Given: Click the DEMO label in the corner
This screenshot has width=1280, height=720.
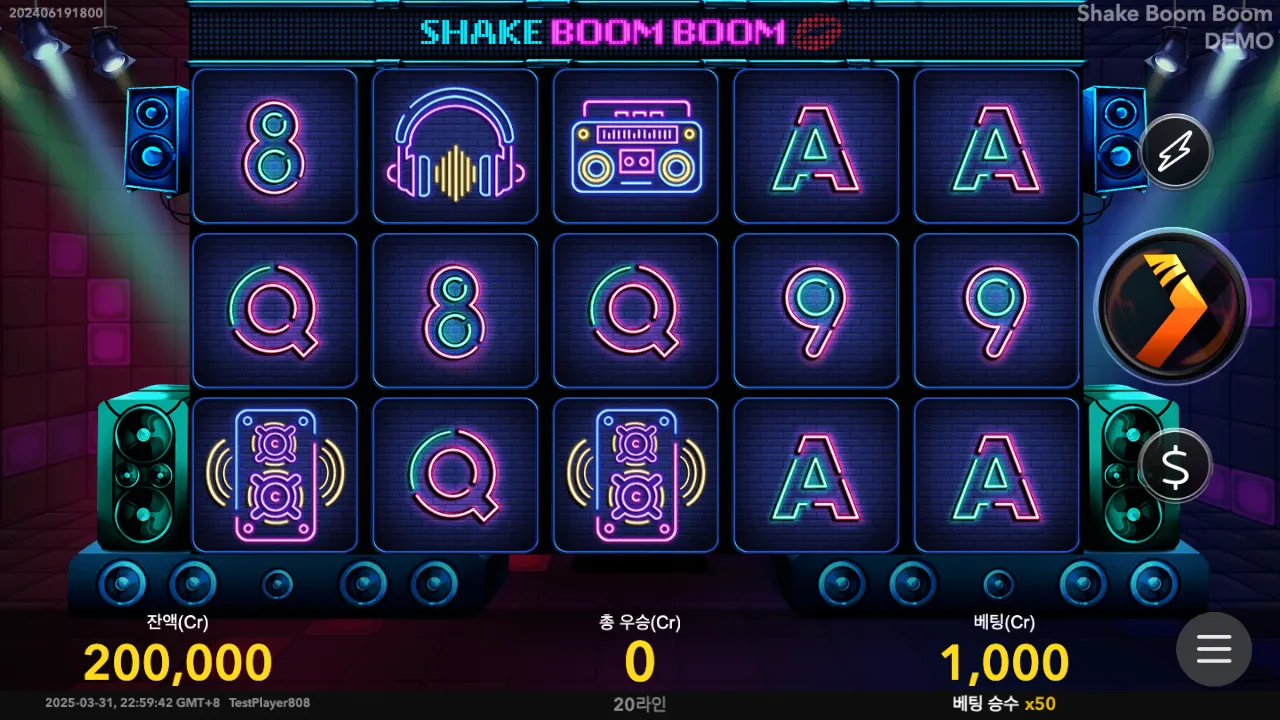Looking at the screenshot, I should click(x=1236, y=41).
